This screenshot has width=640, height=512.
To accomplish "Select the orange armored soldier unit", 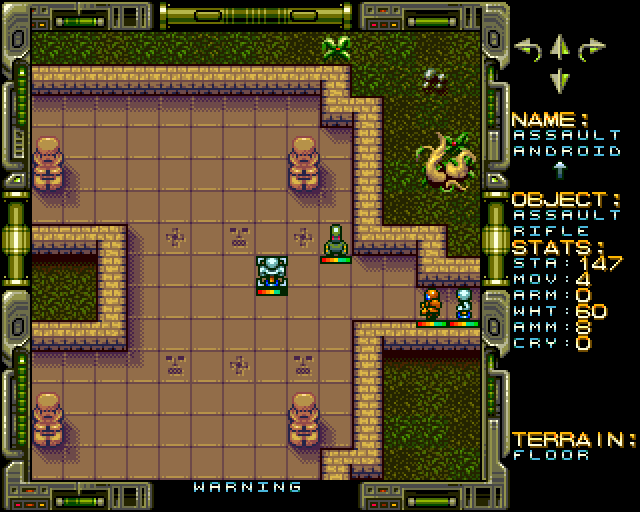I will coord(432,304).
